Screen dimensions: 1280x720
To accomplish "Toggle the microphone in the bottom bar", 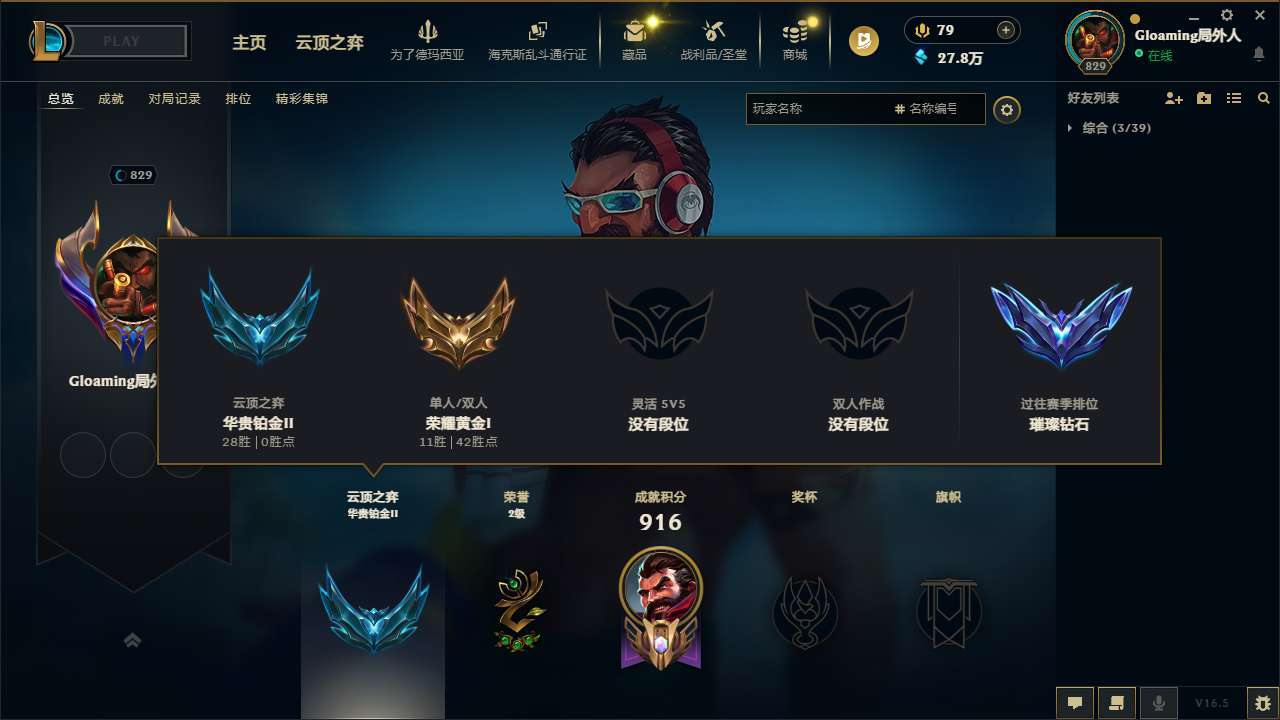I will [1159, 703].
